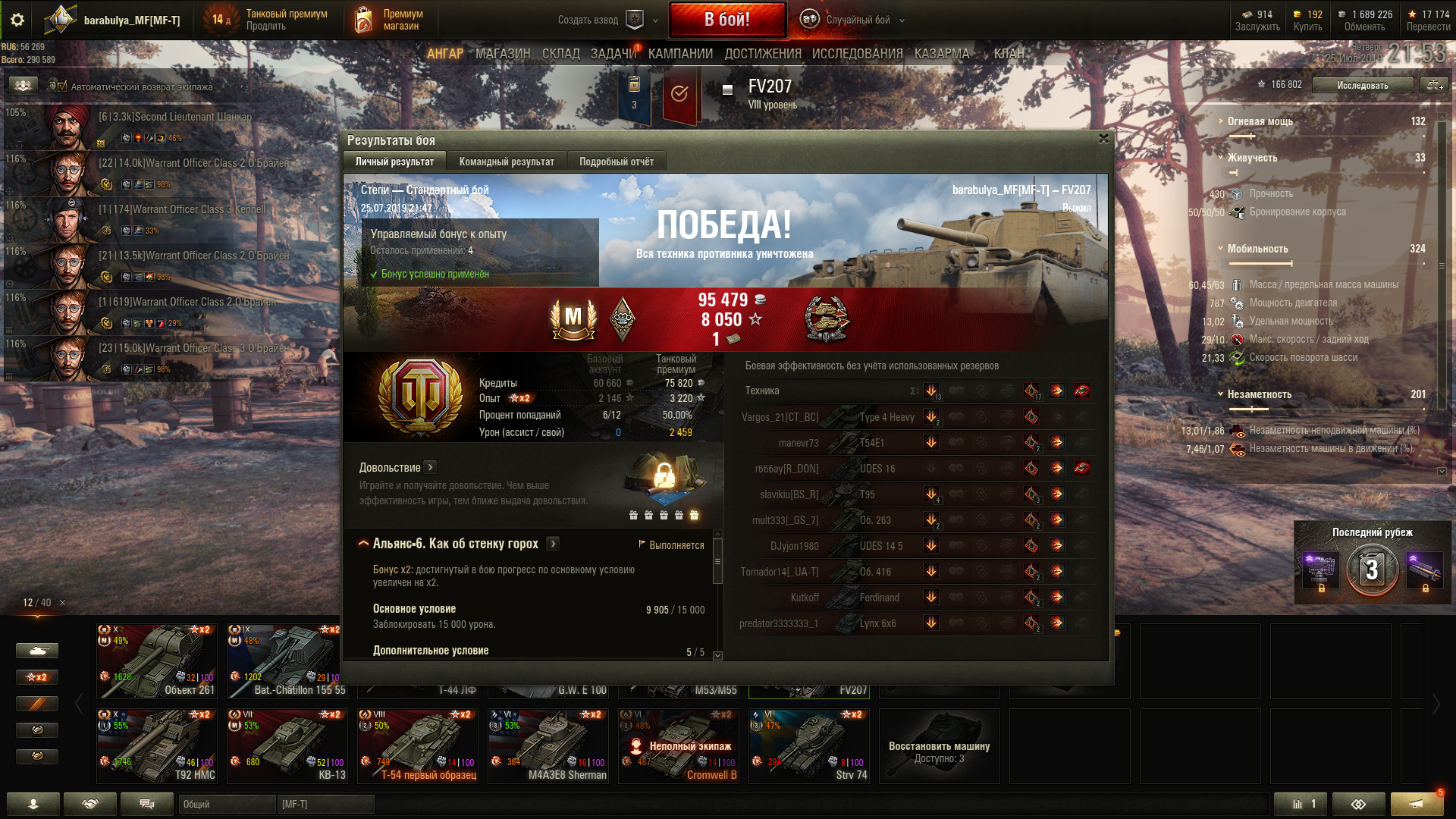Open the Случайный бой mode dropdown
Screen dimensions: 1456x819
[857, 20]
